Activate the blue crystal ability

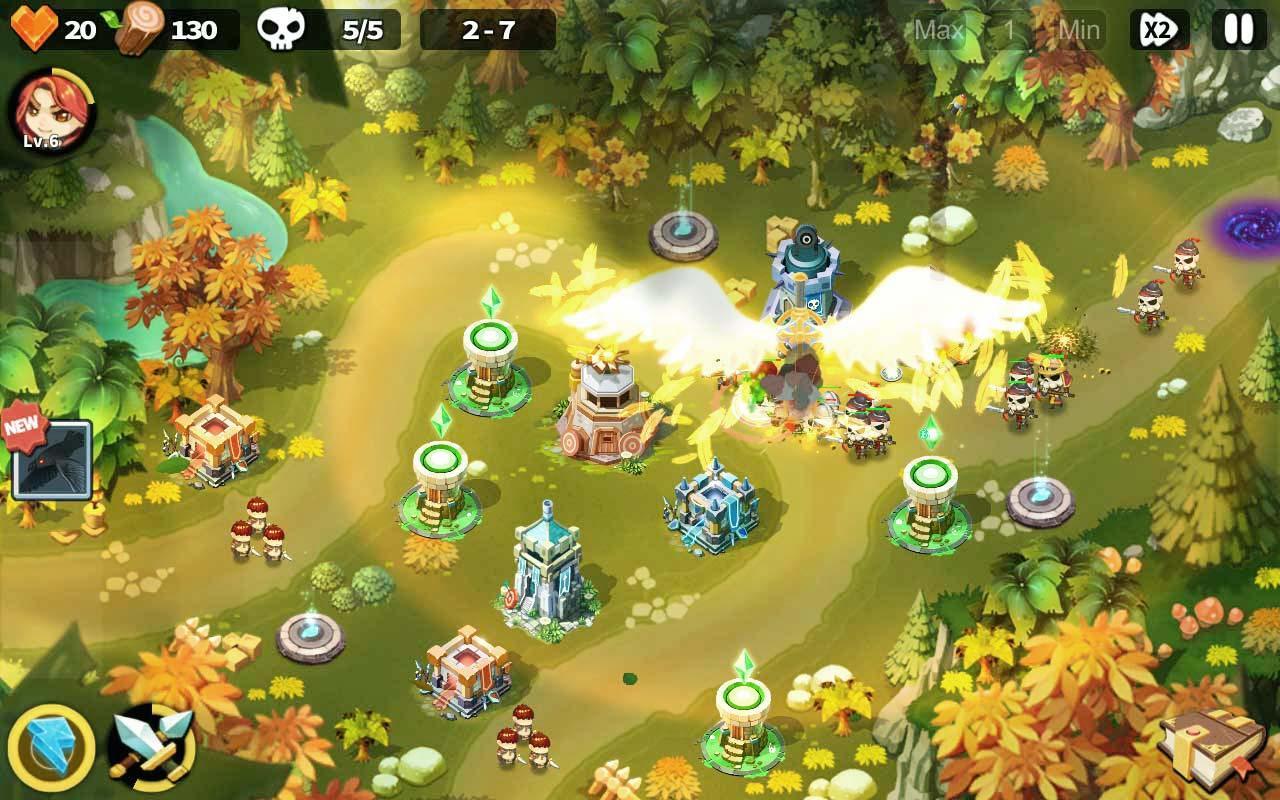tap(51, 748)
